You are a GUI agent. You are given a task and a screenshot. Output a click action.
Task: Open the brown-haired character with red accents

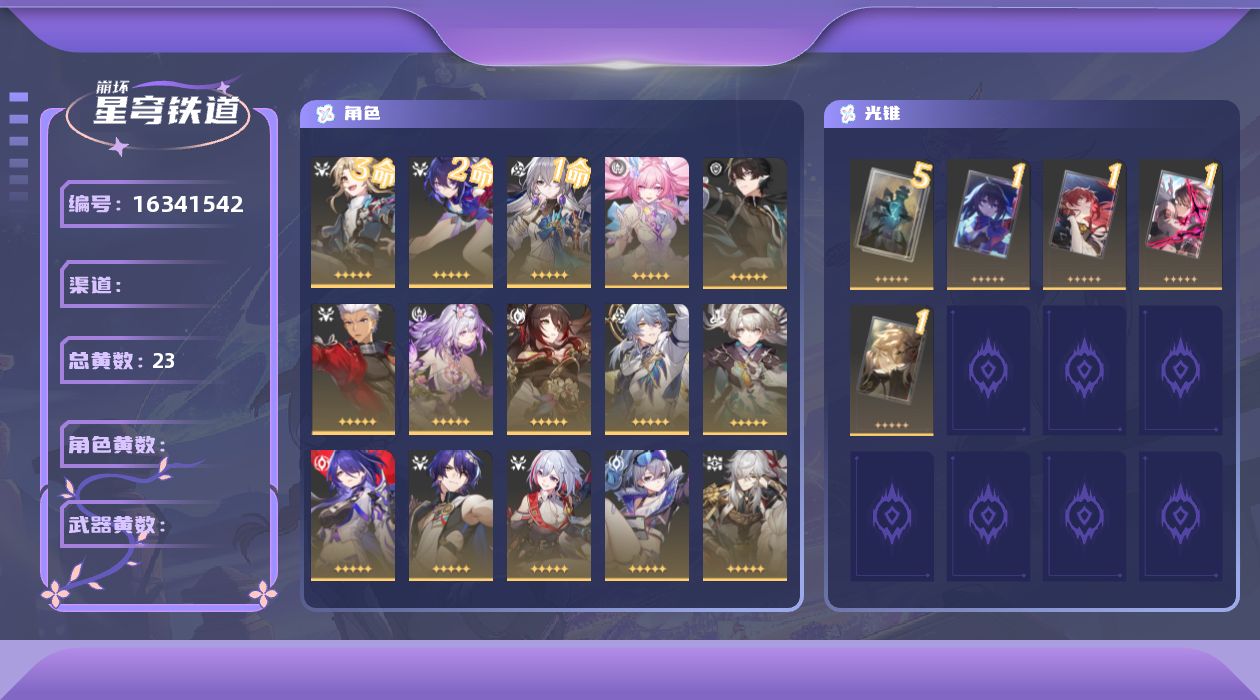pyautogui.click(x=549, y=369)
